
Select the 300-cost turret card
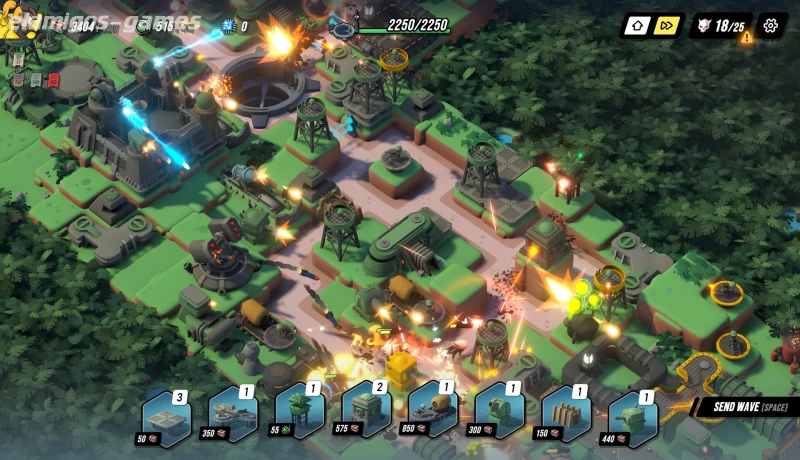click(x=499, y=412)
